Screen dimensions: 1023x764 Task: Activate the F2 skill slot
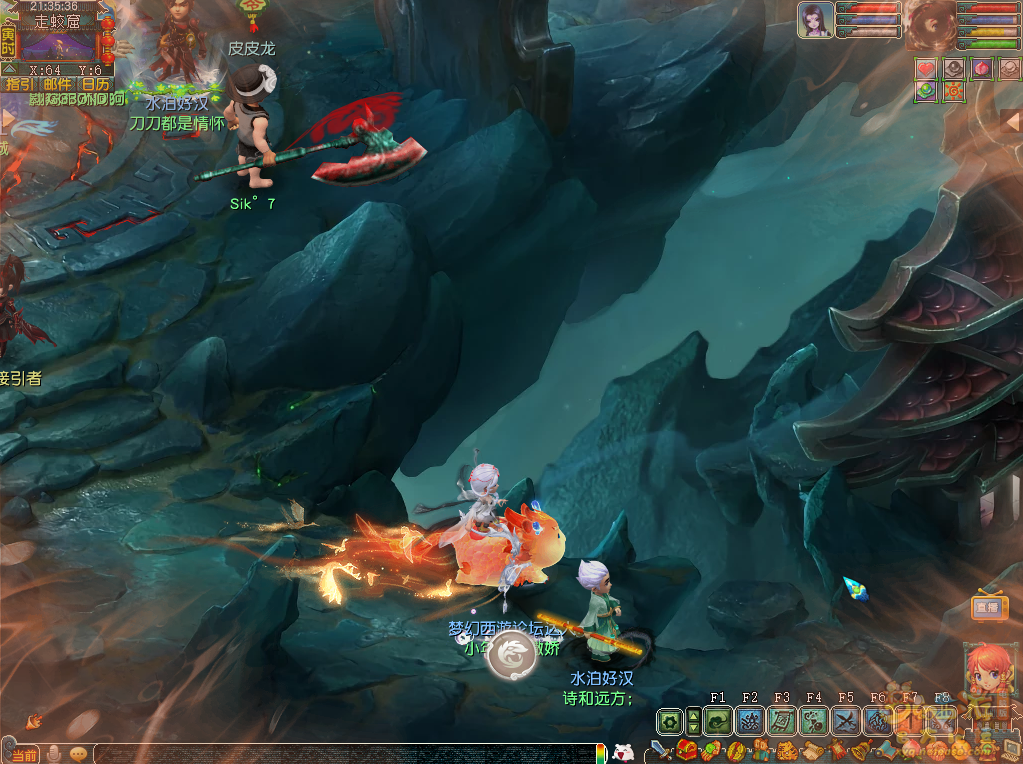click(750, 721)
